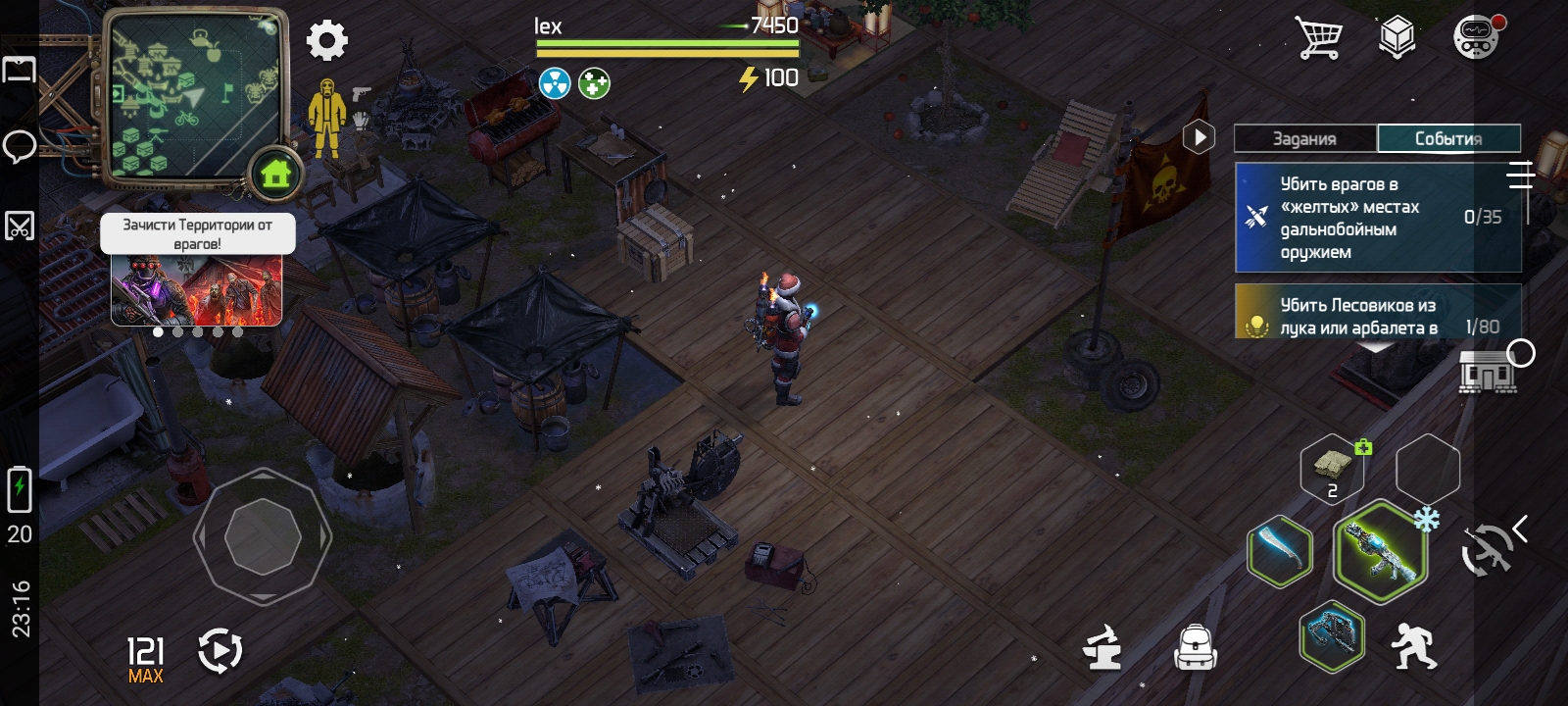Toggle the auto-play button
The width and height of the screenshot is (1568, 706).
coord(220,651)
